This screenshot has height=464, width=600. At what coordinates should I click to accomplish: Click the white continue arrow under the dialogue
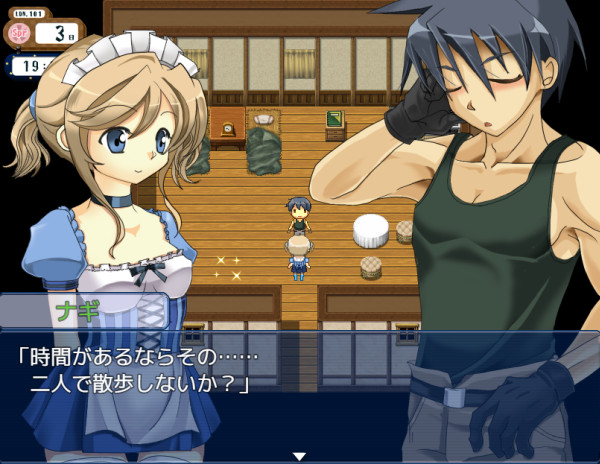[298, 456]
